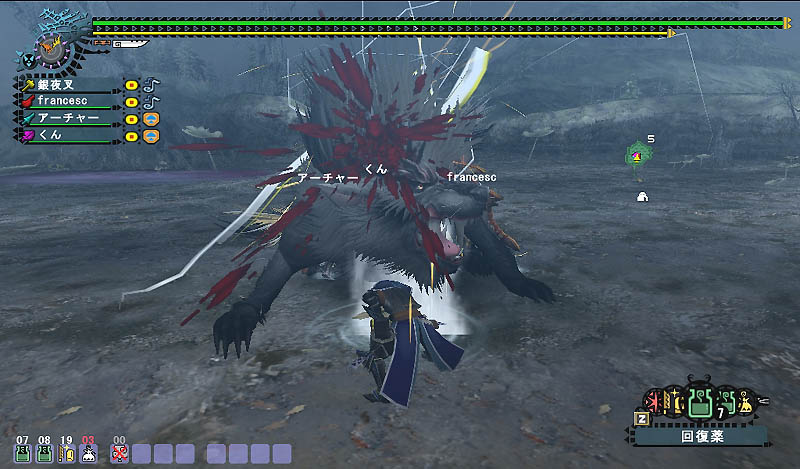The width and height of the screenshot is (800, 469).
Task: Click the second green potion slot showing 08
Action: click(44, 452)
